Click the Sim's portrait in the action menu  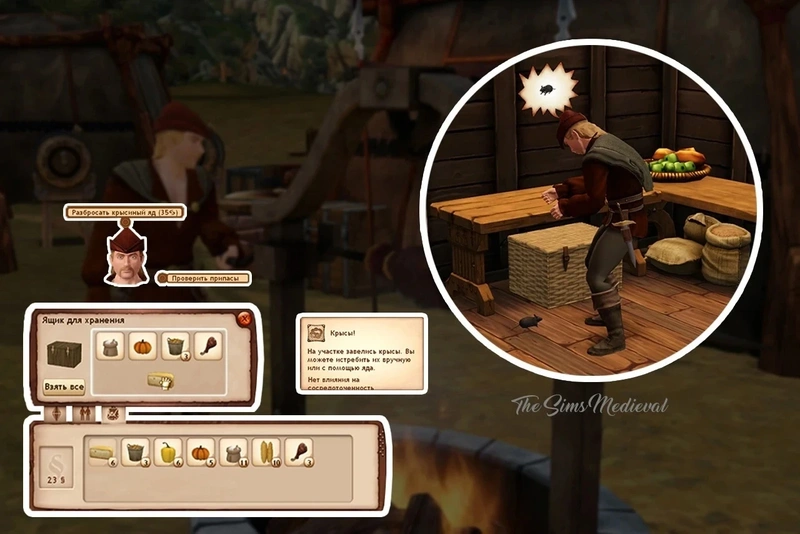click(x=126, y=258)
